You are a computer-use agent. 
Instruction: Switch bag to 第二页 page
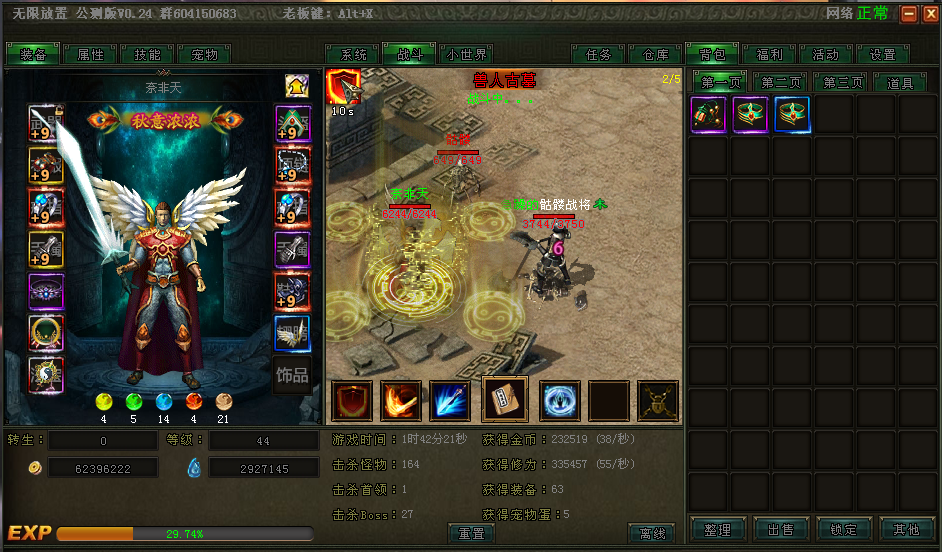(x=780, y=83)
